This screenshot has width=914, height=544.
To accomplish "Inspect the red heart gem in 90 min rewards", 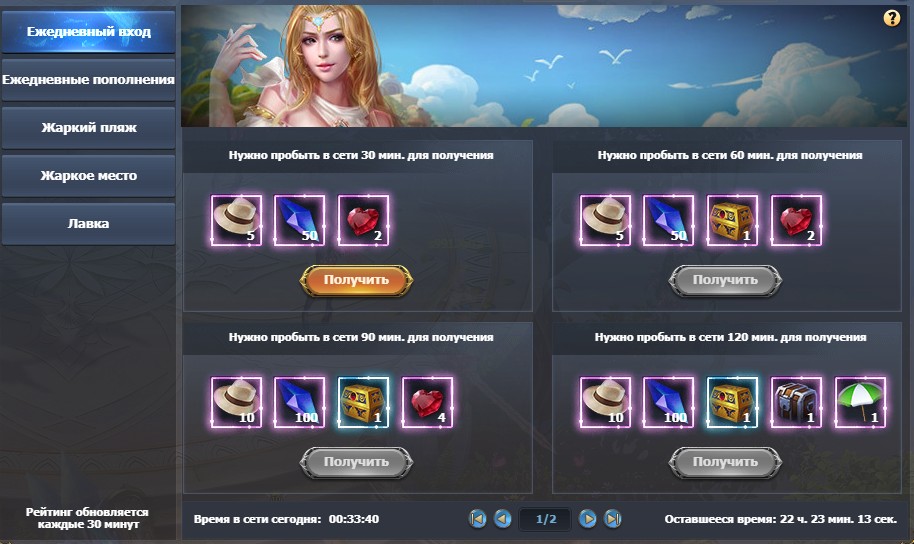I will [x=427, y=402].
